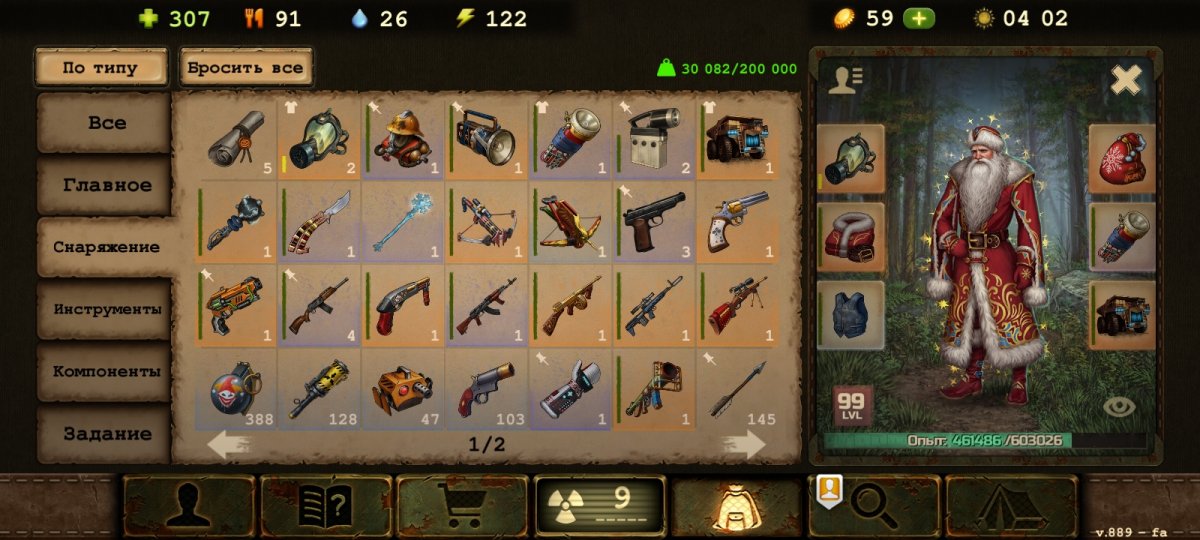Select the Инструменты category tab
This screenshot has height=540, width=1200.
(105, 309)
